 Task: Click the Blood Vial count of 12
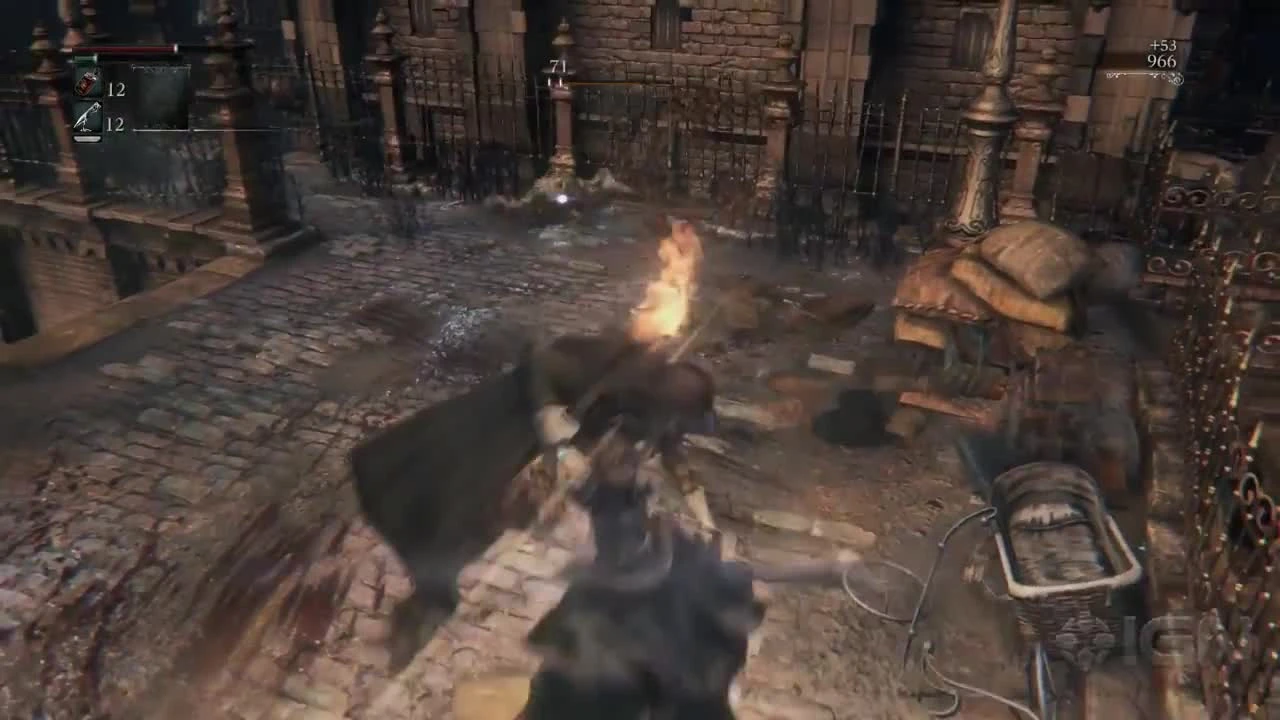tap(116, 88)
